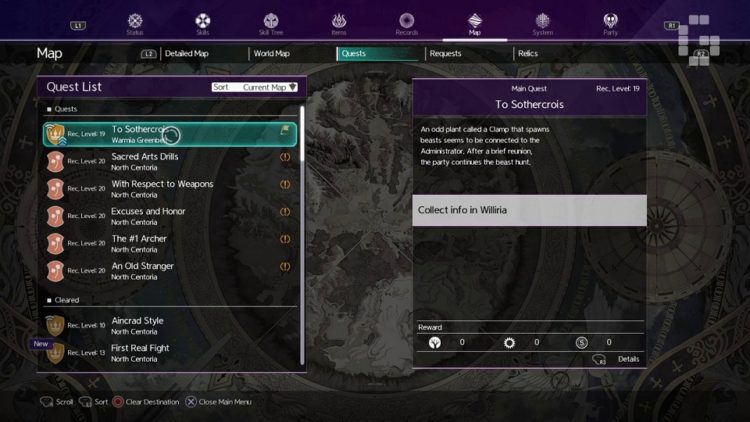The height and width of the screenshot is (422, 750).
Task: Select the To Sothercrois quest
Action: [x=170, y=134]
